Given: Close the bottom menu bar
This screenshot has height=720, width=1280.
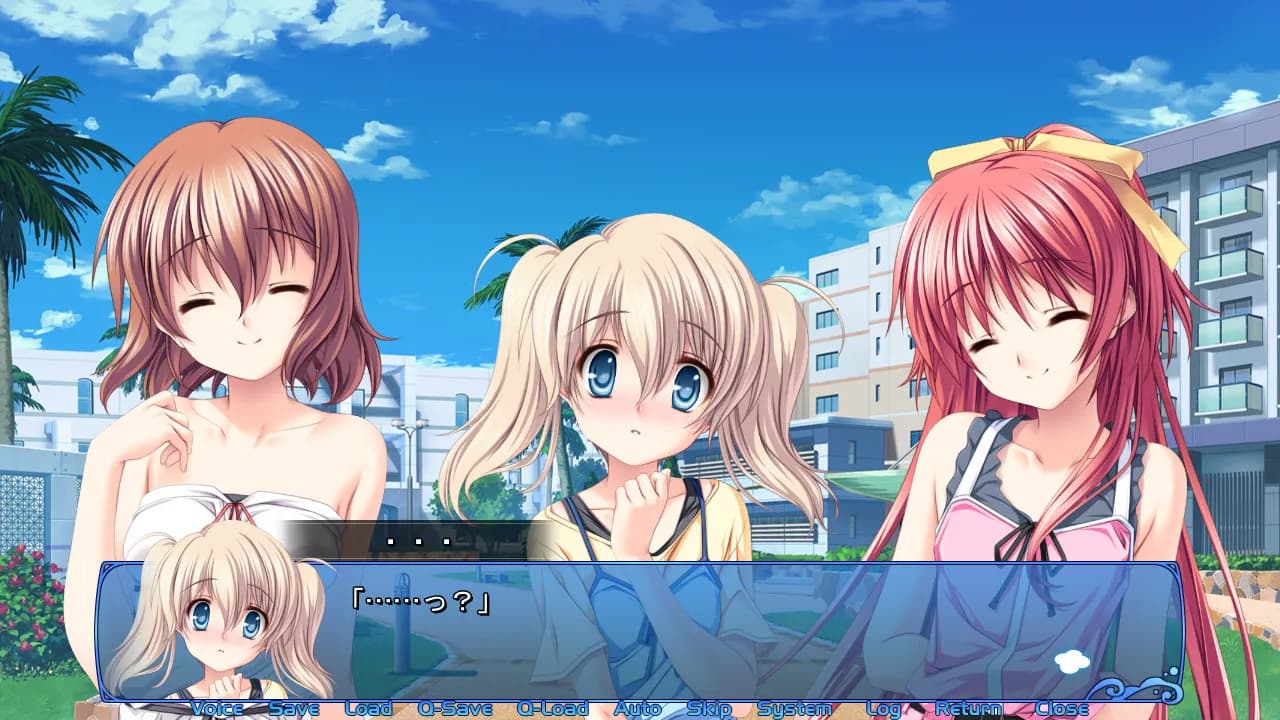Looking at the screenshot, I should (x=1062, y=708).
